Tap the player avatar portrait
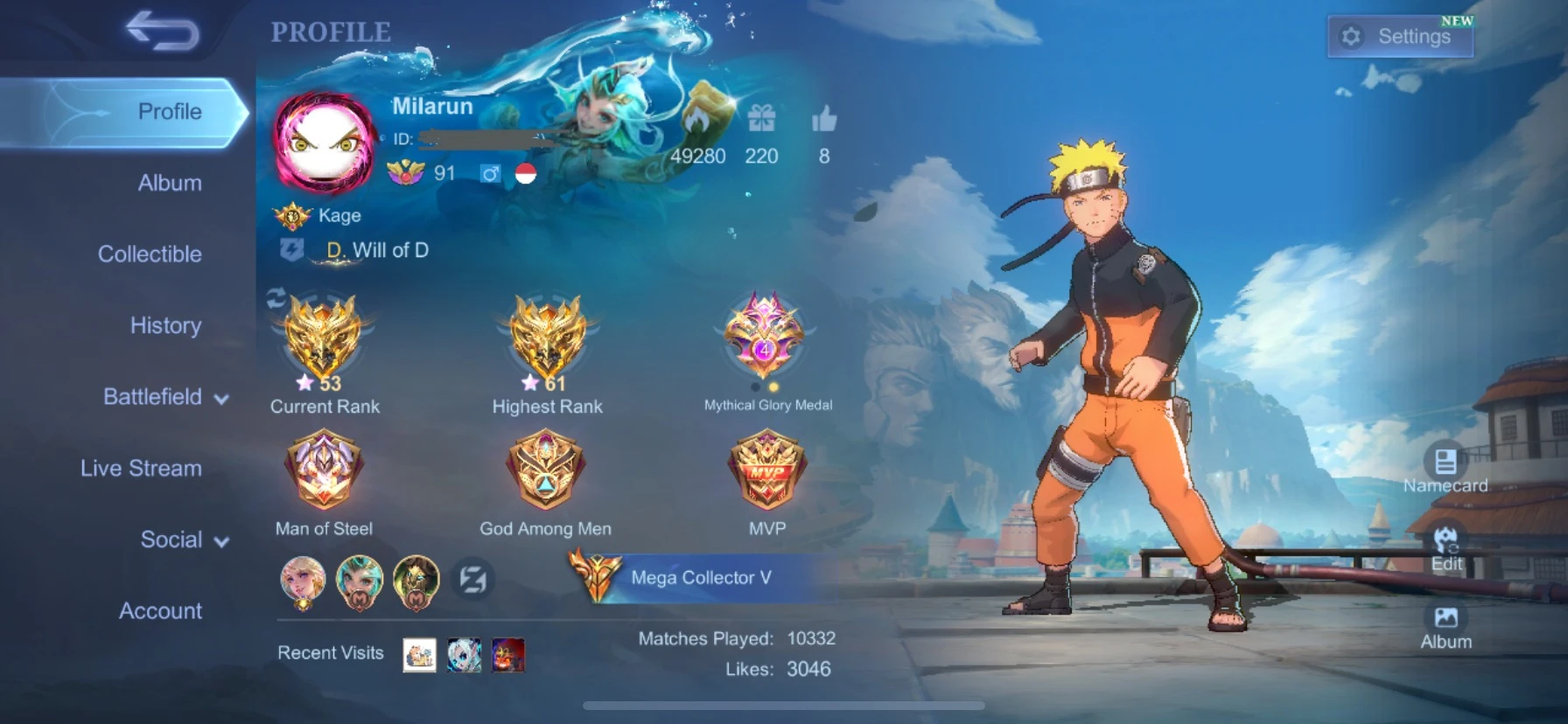 tap(324, 143)
